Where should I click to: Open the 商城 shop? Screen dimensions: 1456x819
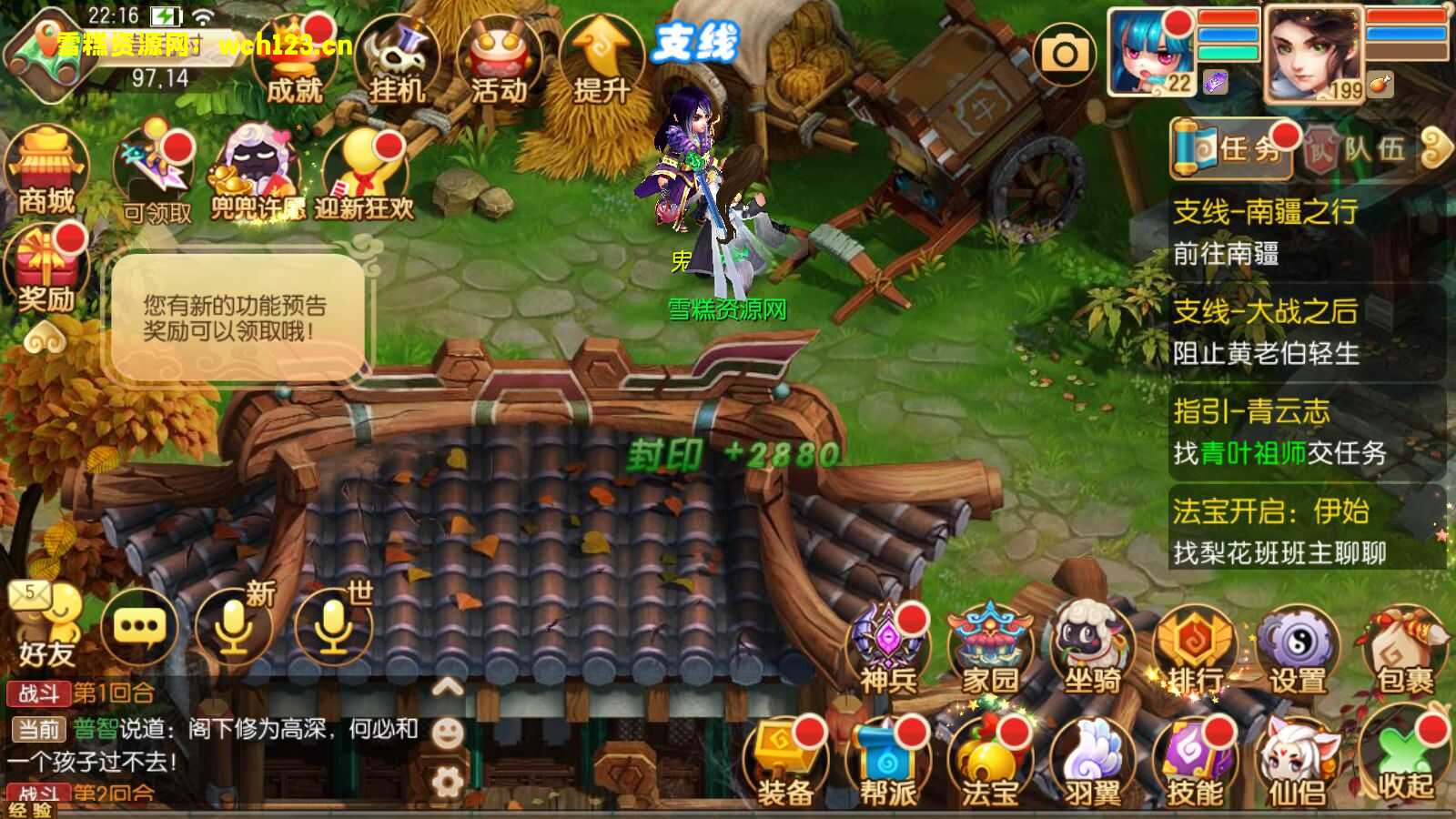pos(45,173)
